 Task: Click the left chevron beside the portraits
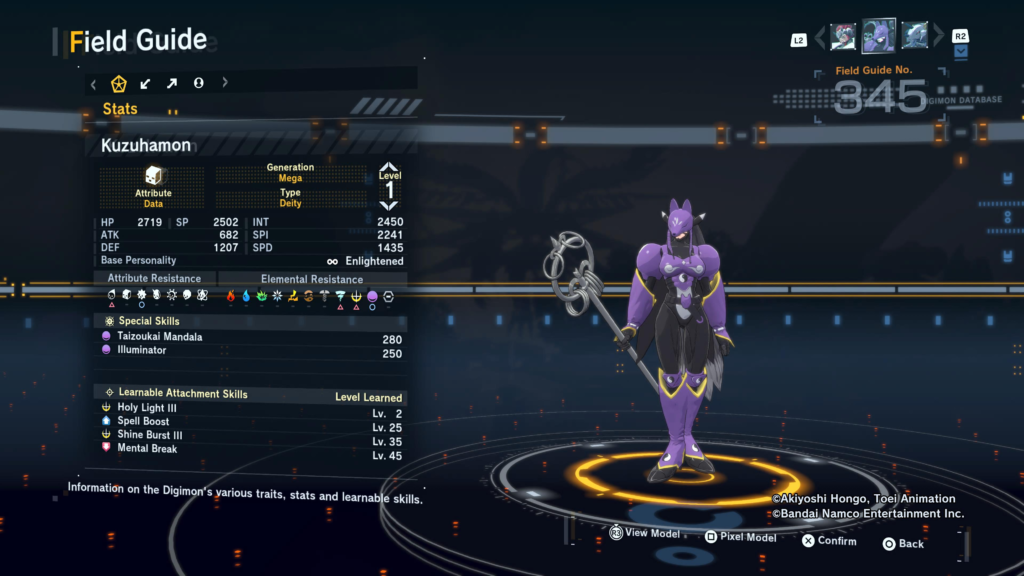tap(820, 38)
